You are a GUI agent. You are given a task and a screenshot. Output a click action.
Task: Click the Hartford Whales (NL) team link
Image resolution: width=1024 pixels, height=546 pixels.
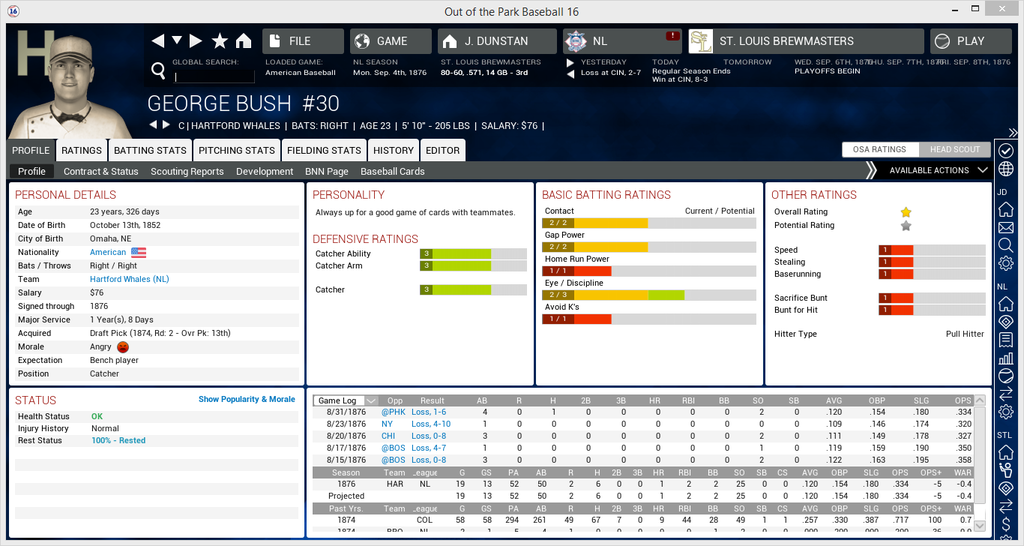130,279
